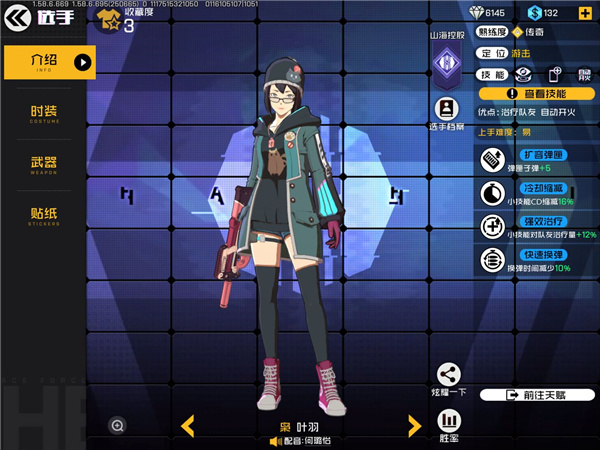Click the magnifier zoom icon
The image size is (600, 450).
pyautogui.click(x=117, y=426)
